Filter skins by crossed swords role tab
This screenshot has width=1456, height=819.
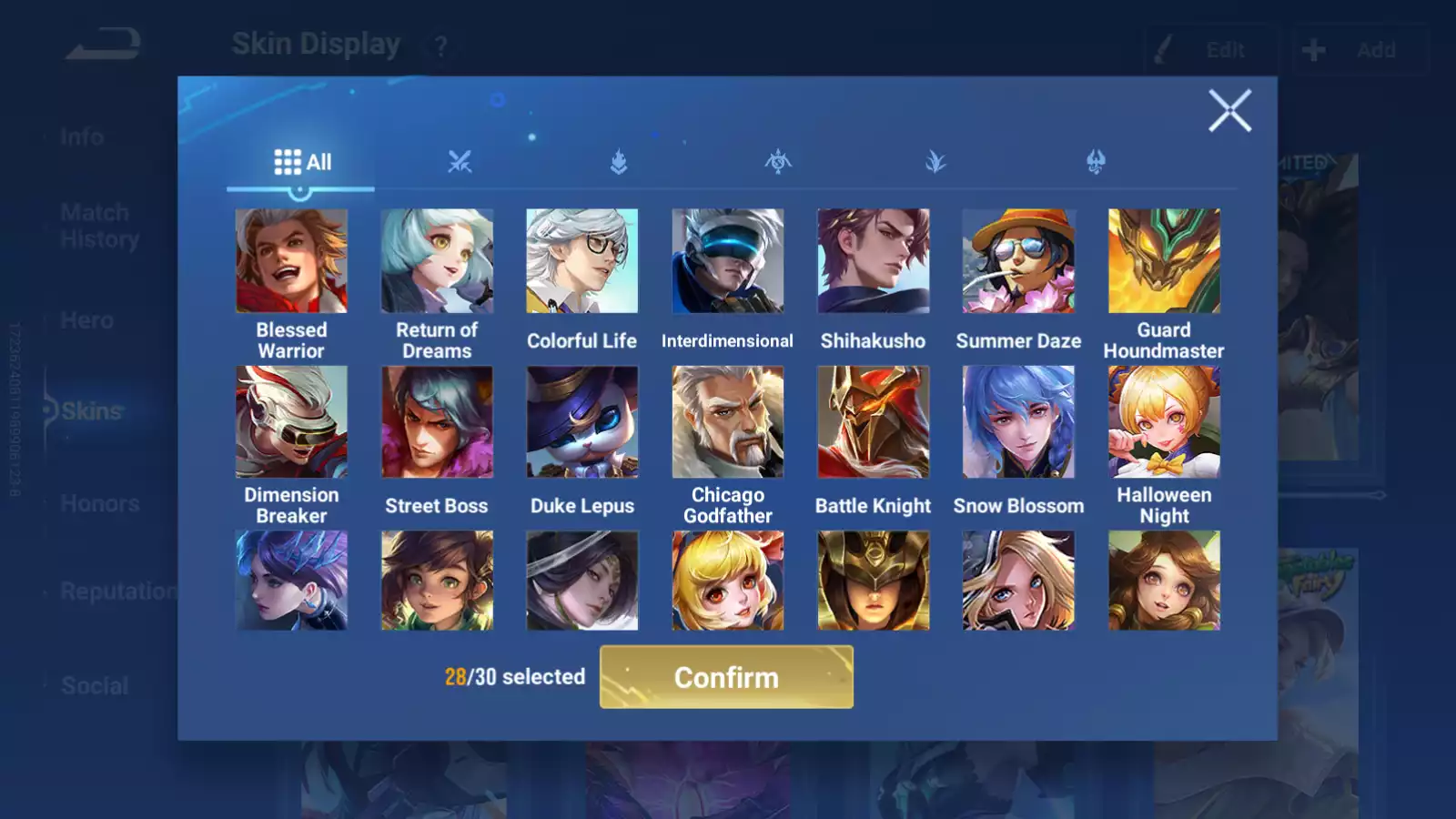(x=460, y=162)
